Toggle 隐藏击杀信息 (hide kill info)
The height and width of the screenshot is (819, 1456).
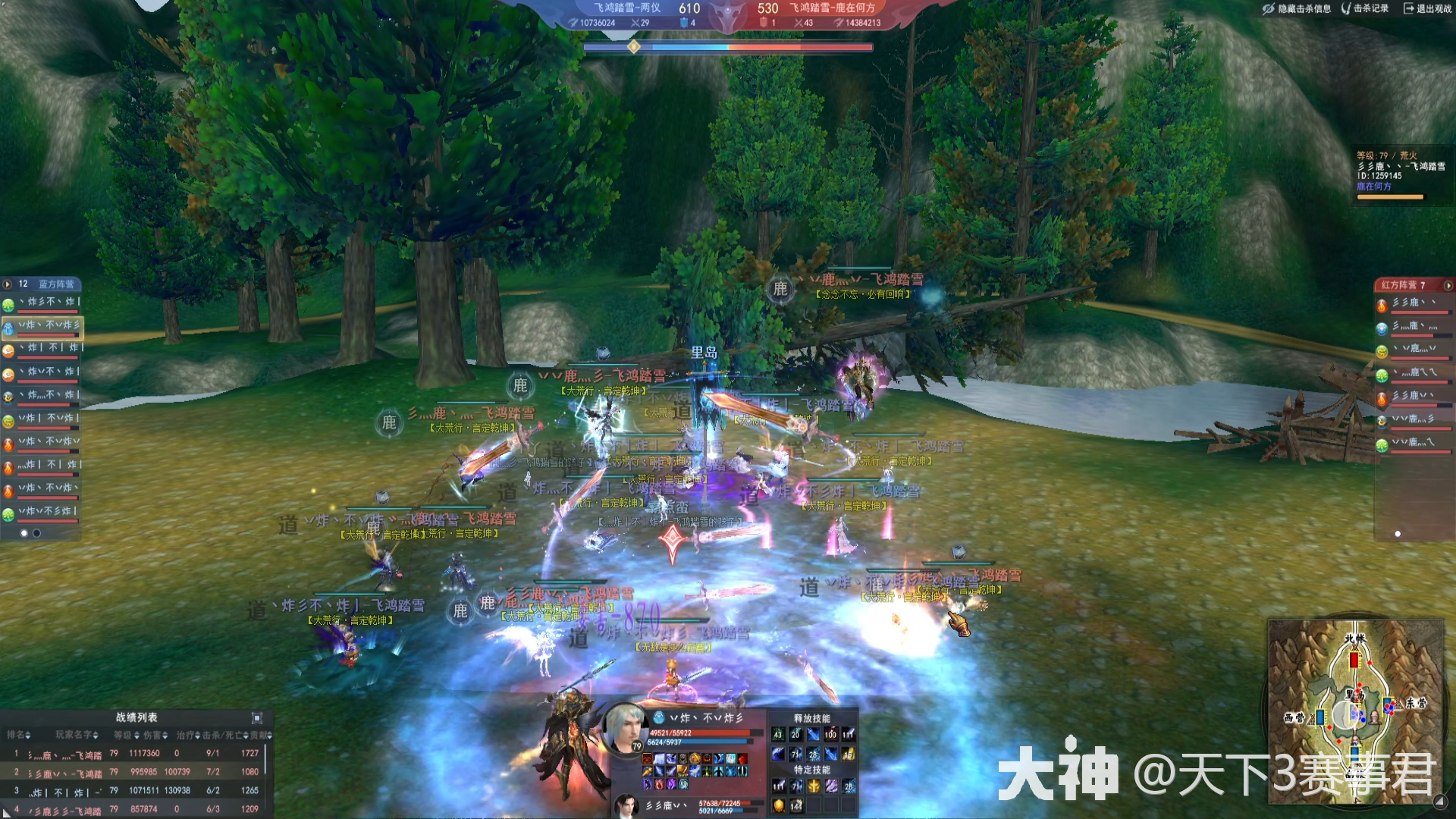coord(1297,8)
